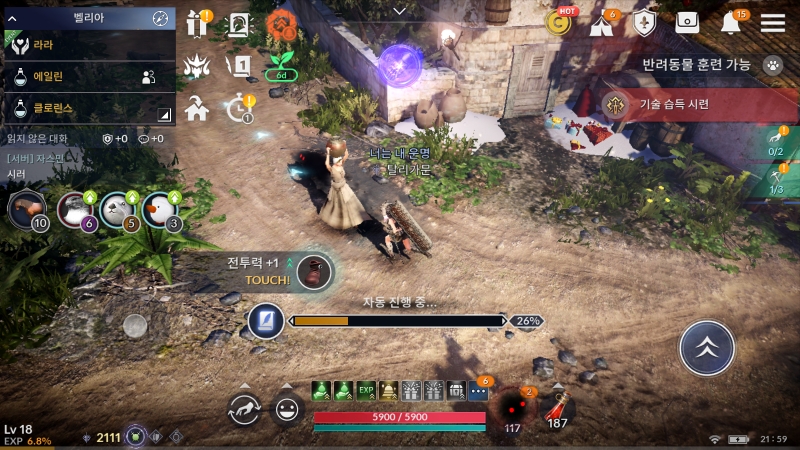Open the notification bell alerts
This screenshot has height=450, width=800.
[x=734, y=23]
